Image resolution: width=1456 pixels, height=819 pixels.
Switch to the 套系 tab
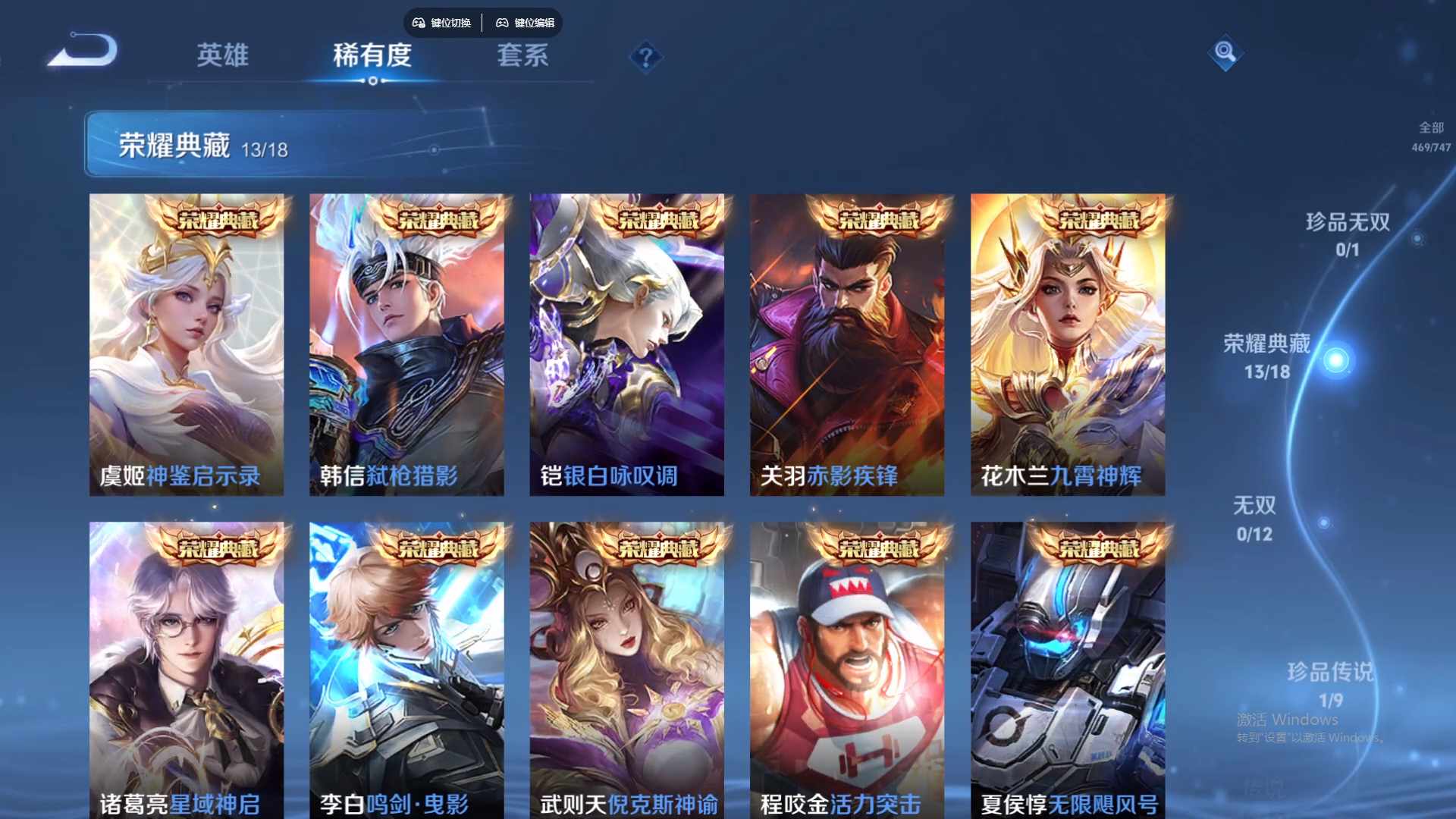pos(523,55)
